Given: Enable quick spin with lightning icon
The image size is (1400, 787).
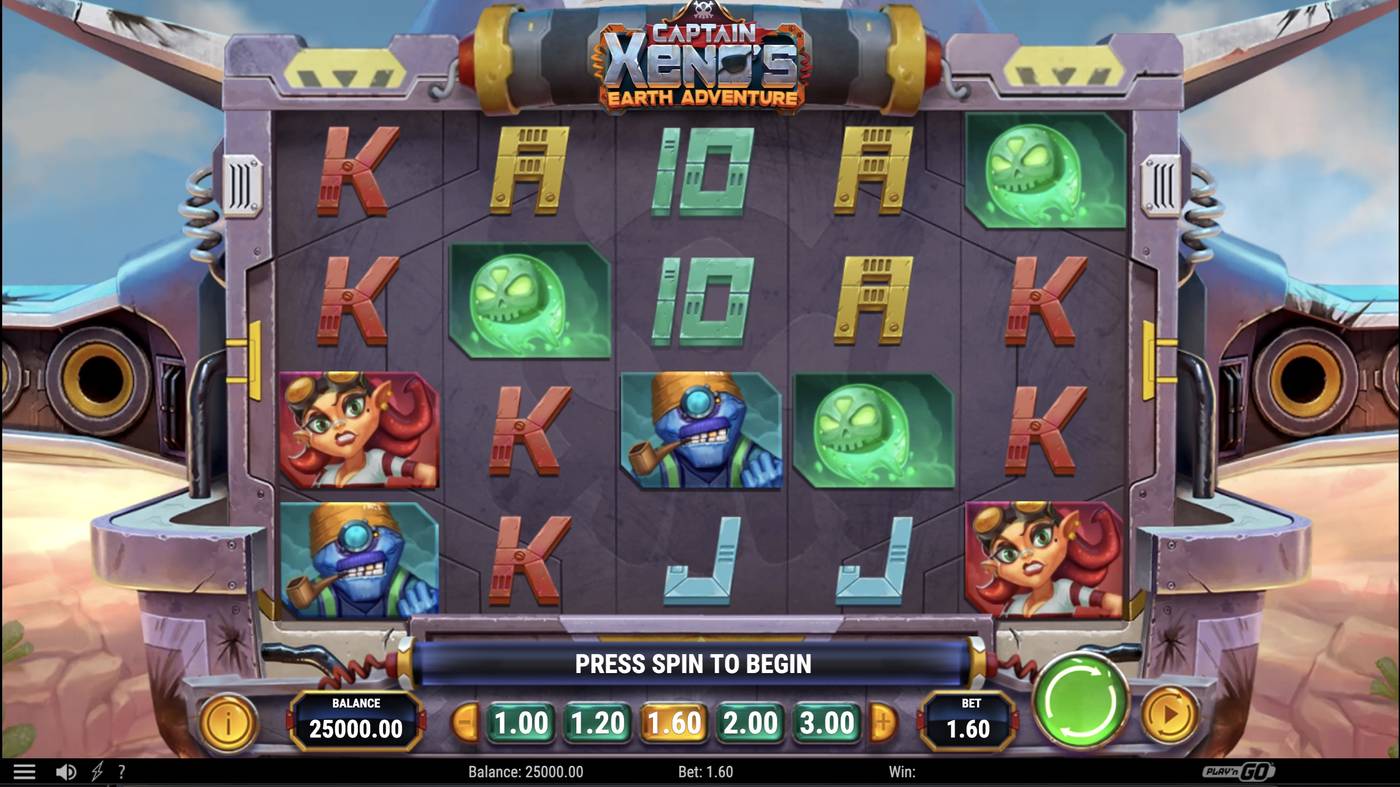Looking at the screenshot, I should pyautogui.click(x=96, y=770).
